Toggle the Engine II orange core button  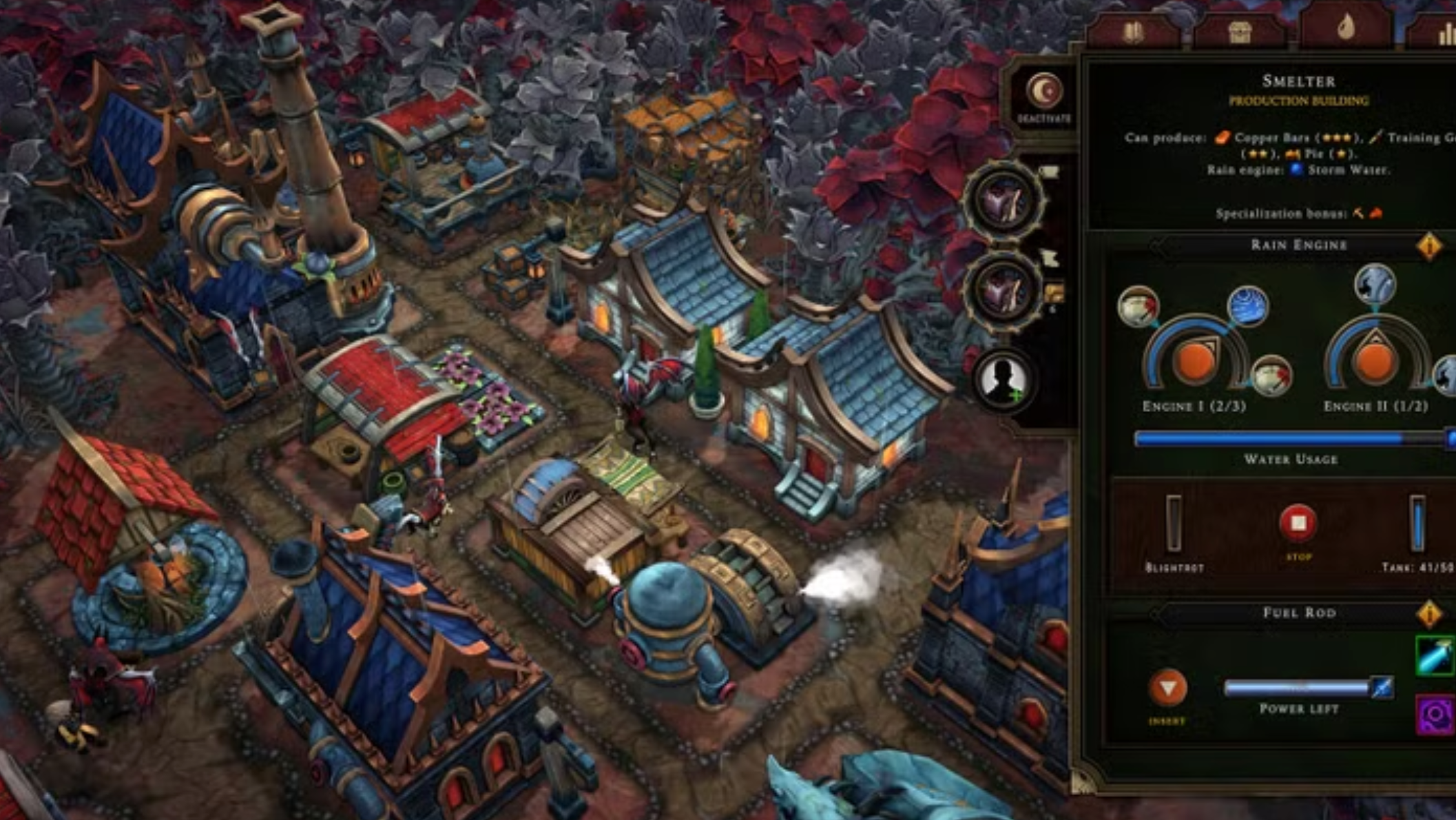(x=1375, y=360)
